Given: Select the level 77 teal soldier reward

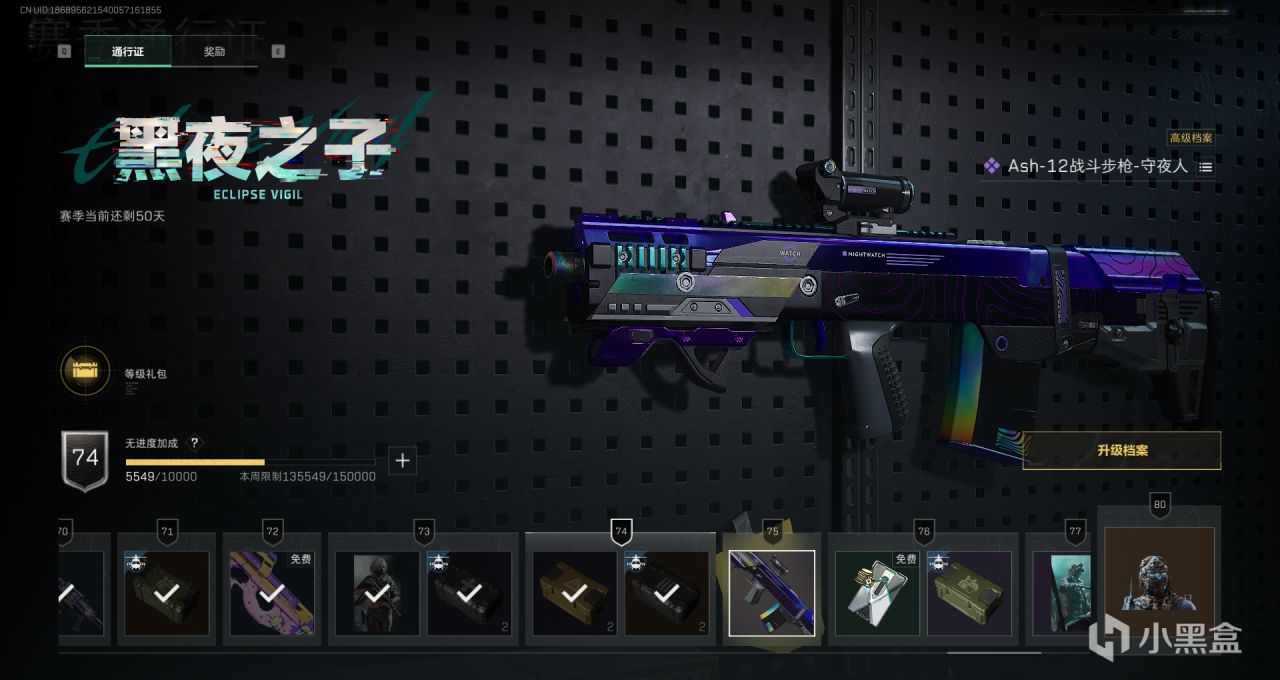Looking at the screenshot, I should 1061,593.
